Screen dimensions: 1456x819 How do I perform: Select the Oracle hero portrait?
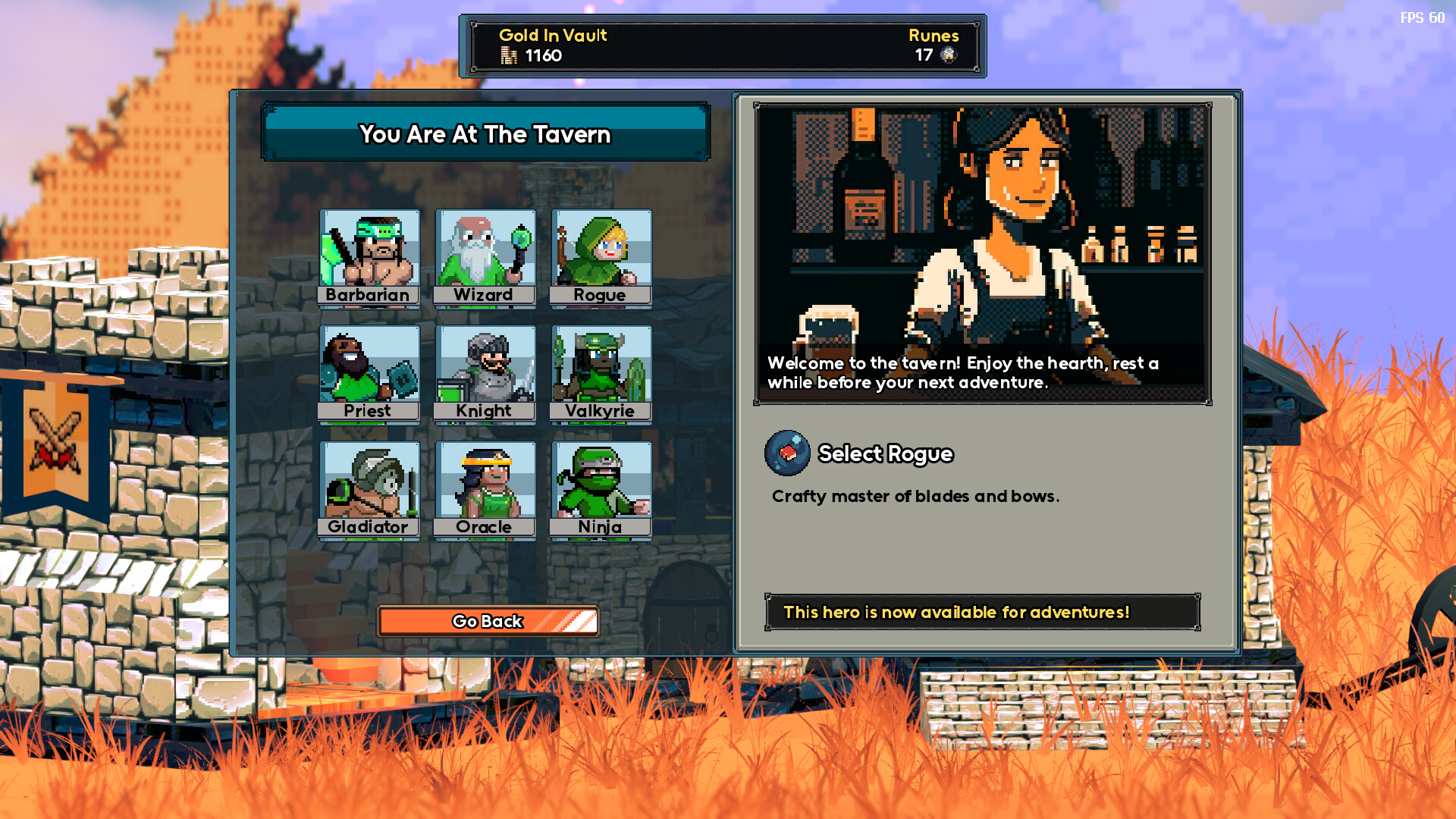(x=485, y=484)
